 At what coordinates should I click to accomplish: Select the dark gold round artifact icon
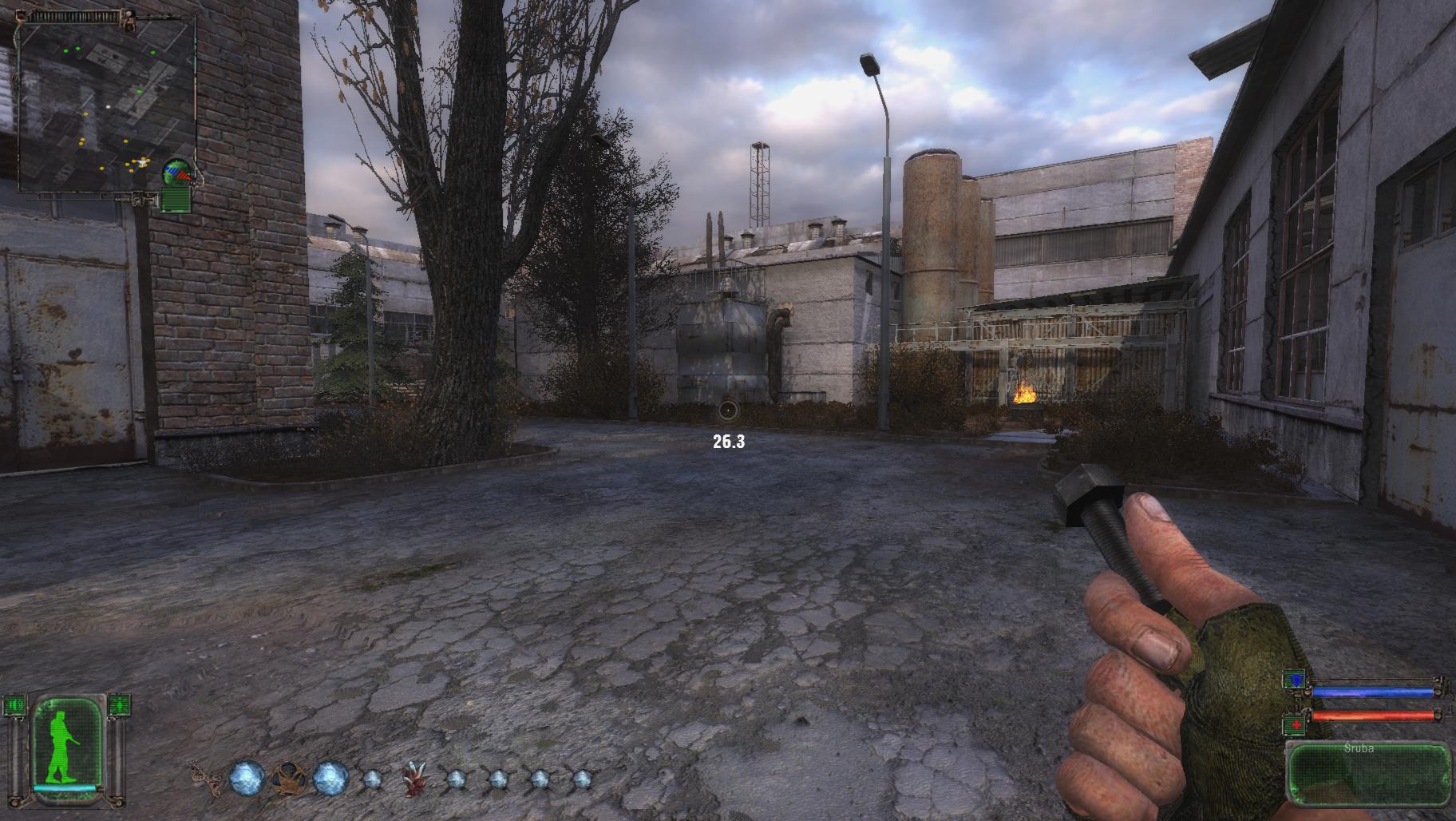click(288, 777)
